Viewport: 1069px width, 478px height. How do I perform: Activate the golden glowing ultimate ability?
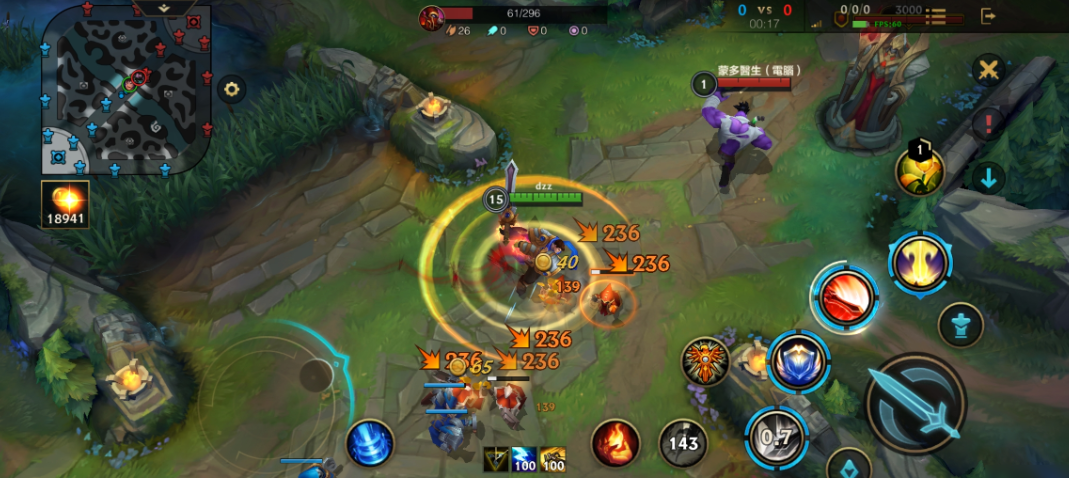pyautogui.click(x=919, y=264)
